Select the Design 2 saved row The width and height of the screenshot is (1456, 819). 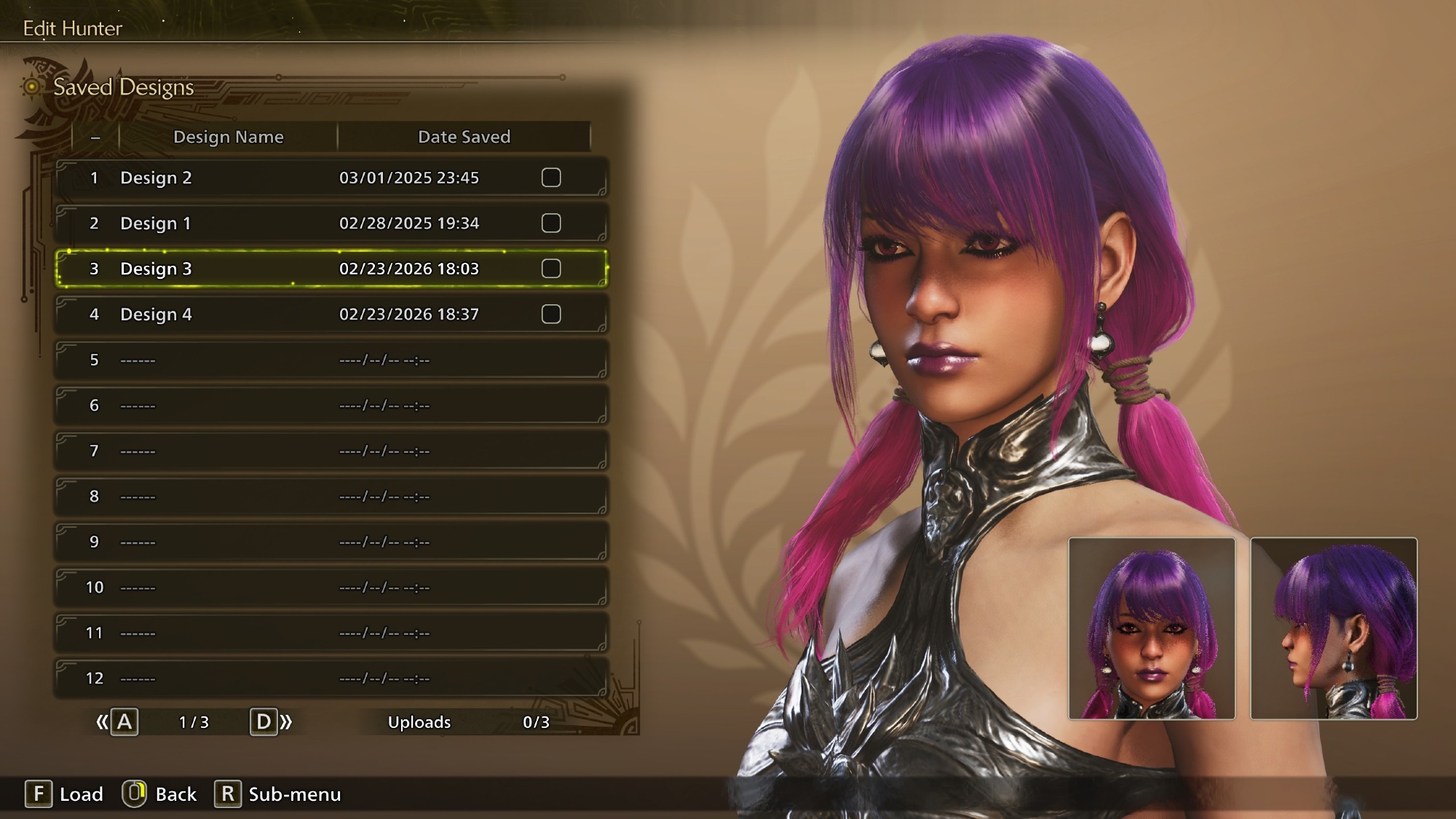[291, 178]
